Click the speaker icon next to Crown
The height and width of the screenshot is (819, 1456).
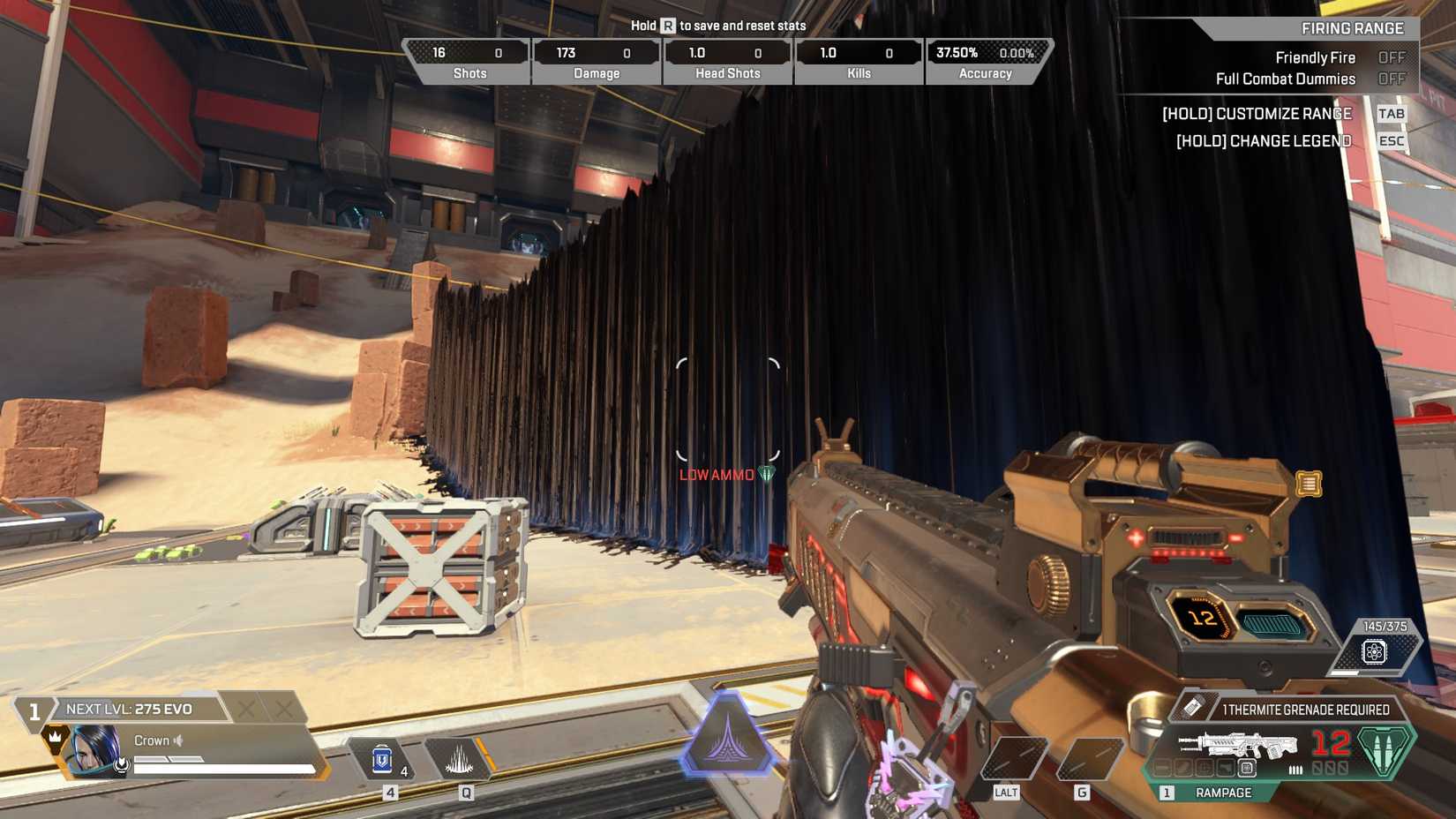click(x=177, y=740)
